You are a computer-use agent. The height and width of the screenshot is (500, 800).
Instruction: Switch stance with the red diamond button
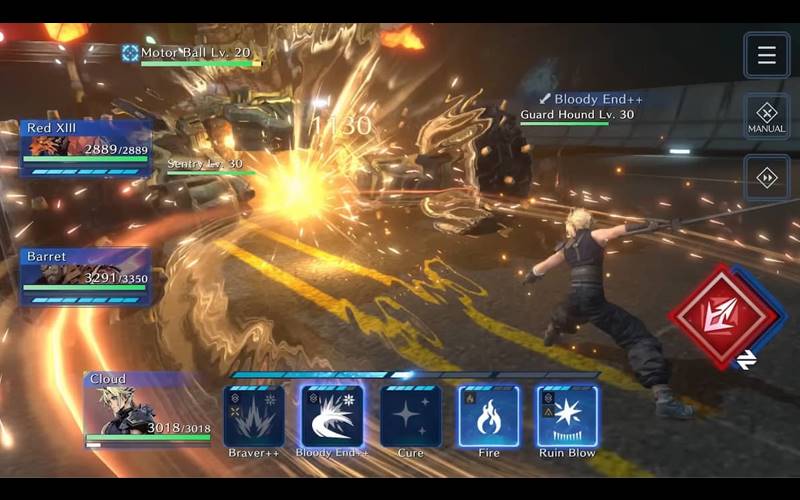click(723, 316)
